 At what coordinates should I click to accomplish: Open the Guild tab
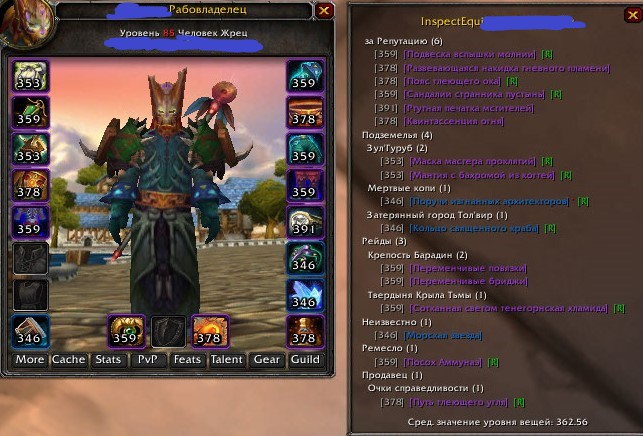pyautogui.click(x=305, y=359)
